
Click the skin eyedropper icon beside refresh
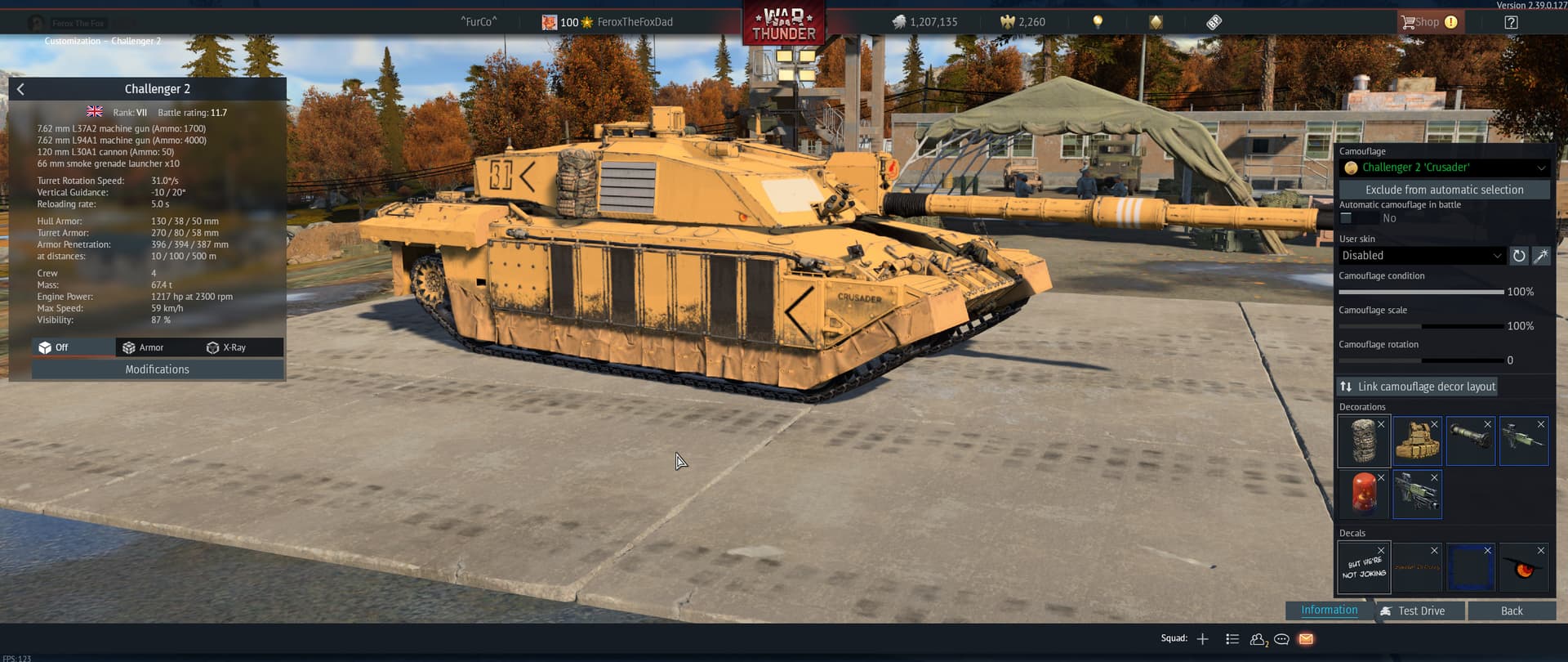pyautogui.click(x=1542, y=256)
